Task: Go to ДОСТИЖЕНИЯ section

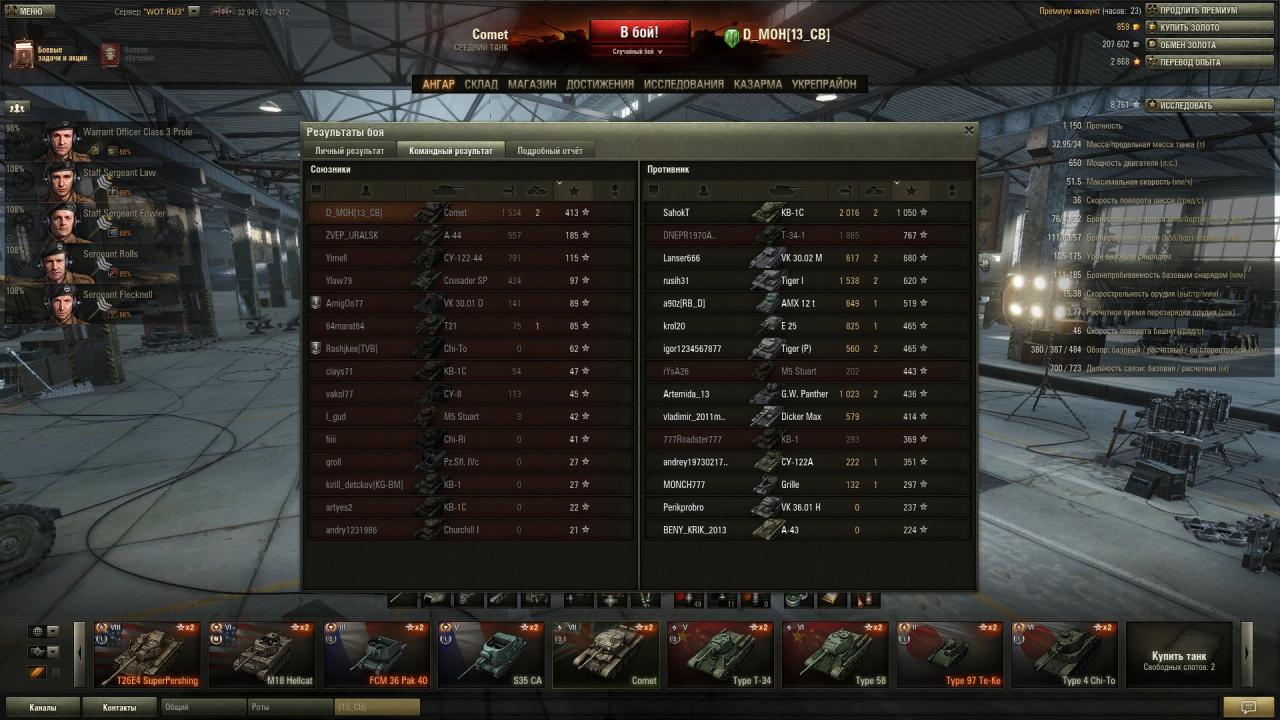Action: tap(600, 85)
